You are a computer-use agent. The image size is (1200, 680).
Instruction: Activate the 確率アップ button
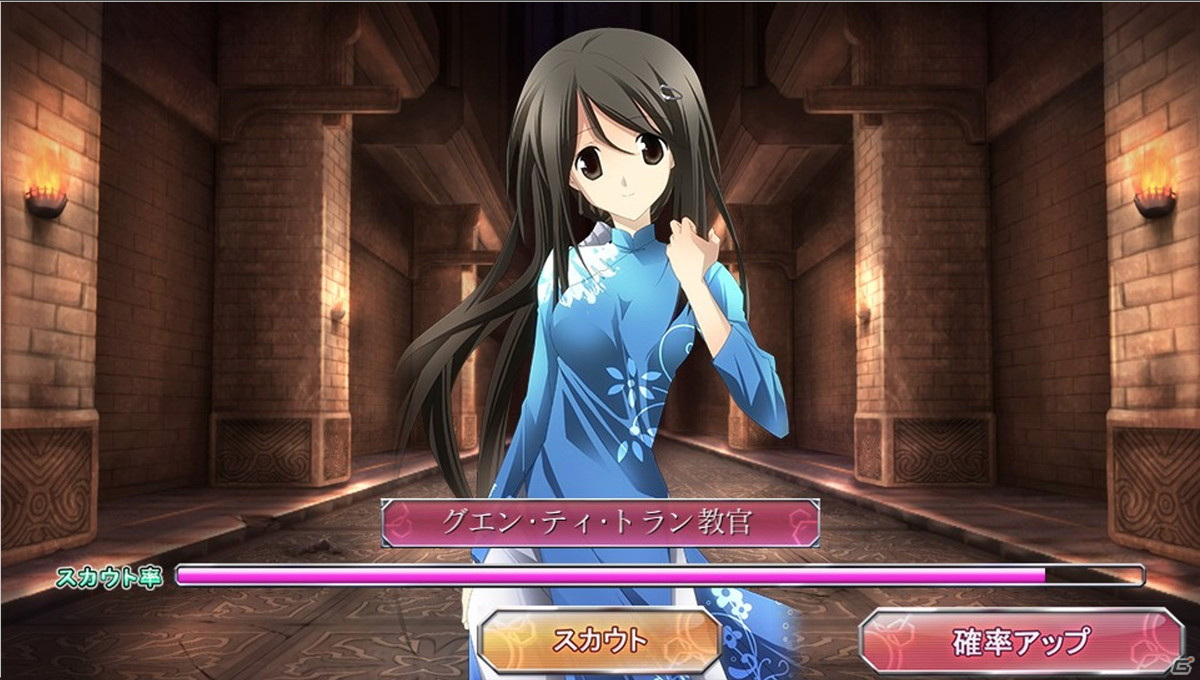pyautogui.click(x=1021, y=640)
